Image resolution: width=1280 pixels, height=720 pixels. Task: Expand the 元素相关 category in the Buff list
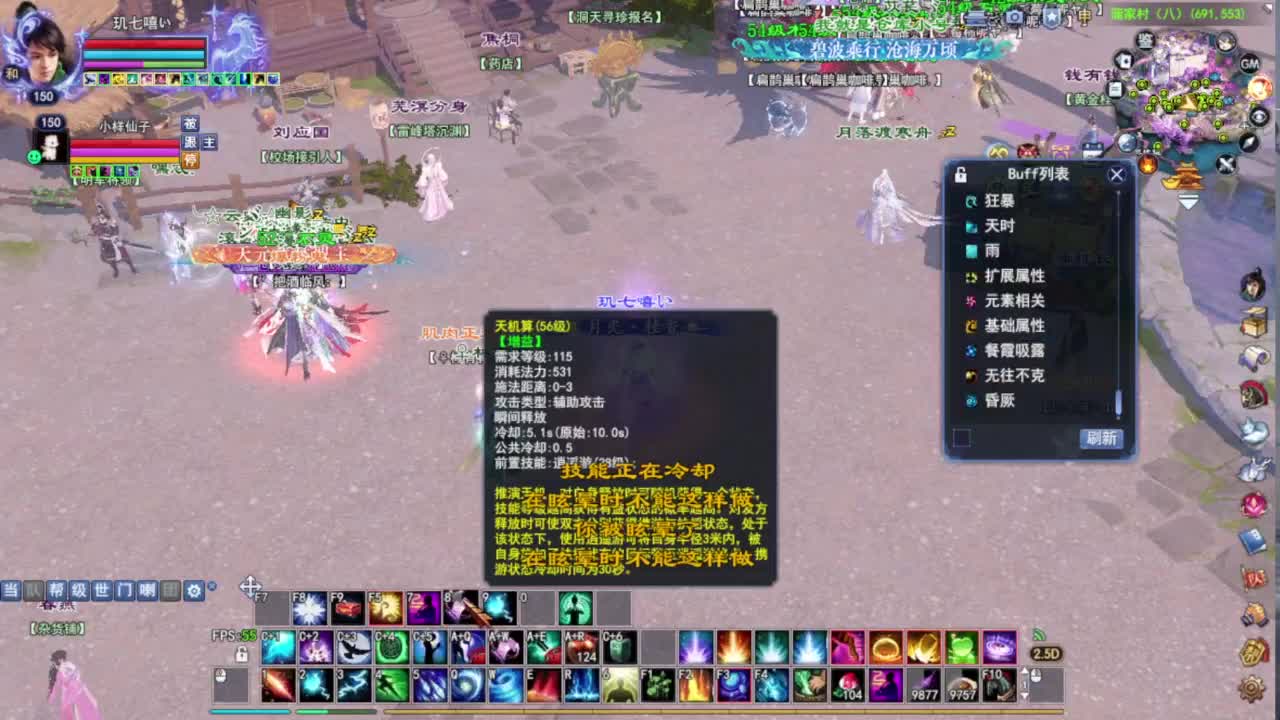tap(1013, 301)
